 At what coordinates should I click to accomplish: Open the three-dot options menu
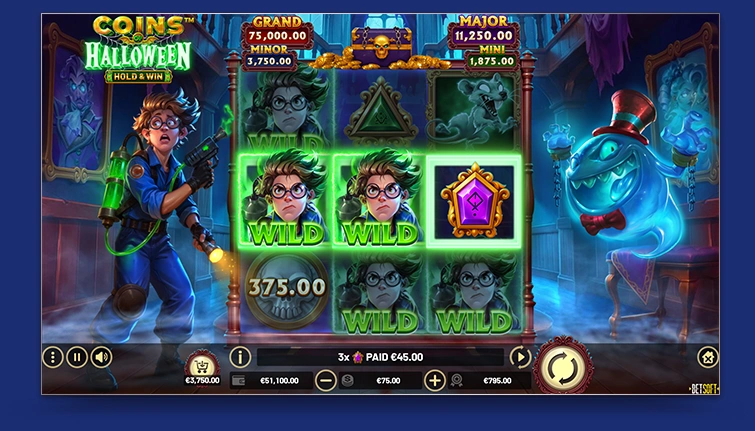tap(53, 357)
